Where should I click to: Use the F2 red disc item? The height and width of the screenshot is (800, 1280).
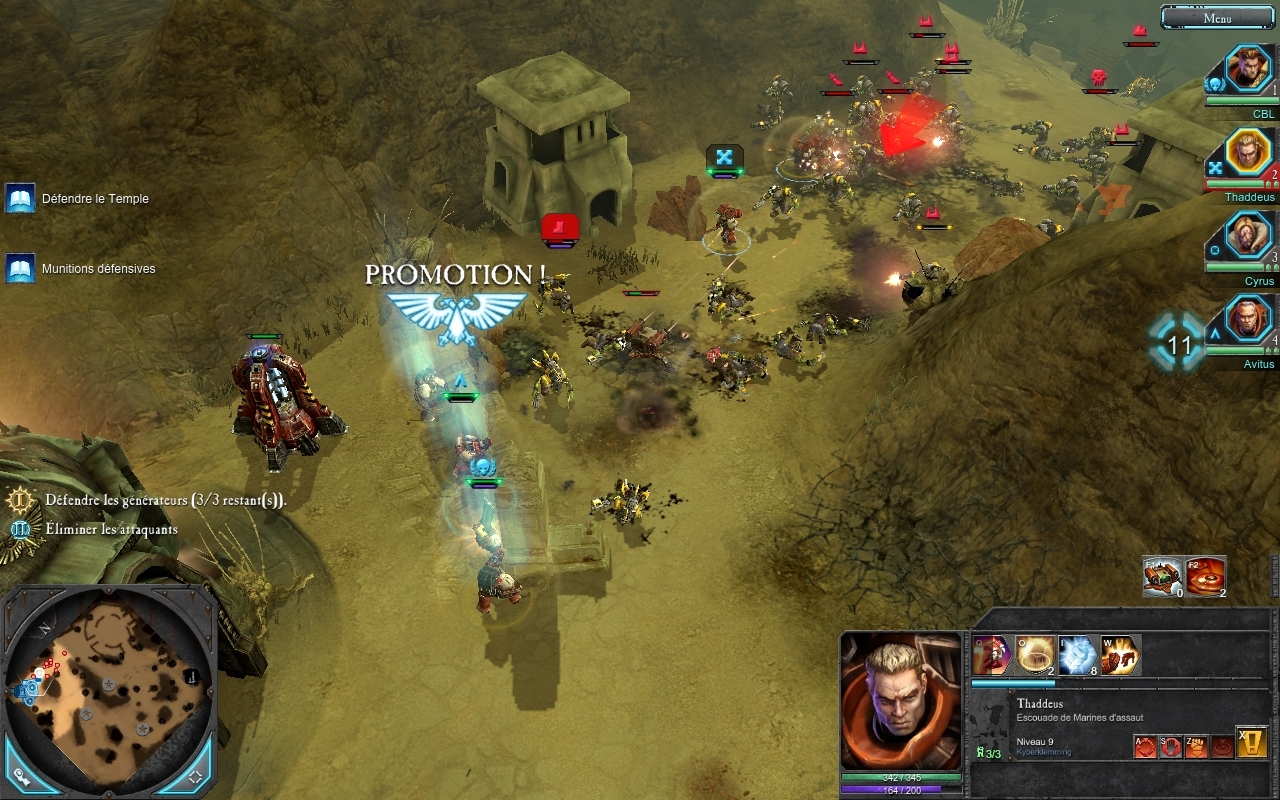pyautogui.click(x=1206, y=576)
